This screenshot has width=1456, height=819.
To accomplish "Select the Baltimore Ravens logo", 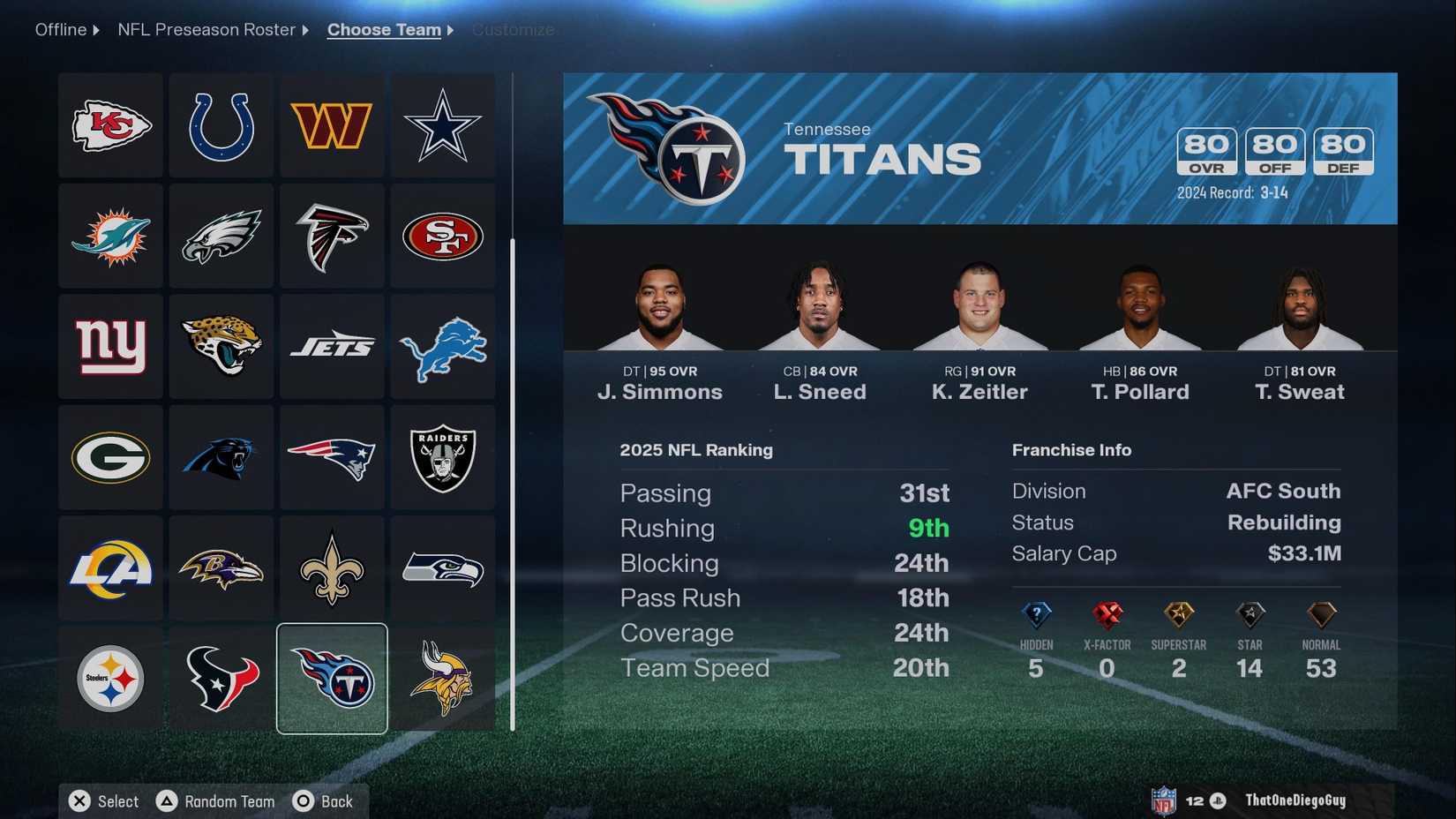I will point(221,569).
